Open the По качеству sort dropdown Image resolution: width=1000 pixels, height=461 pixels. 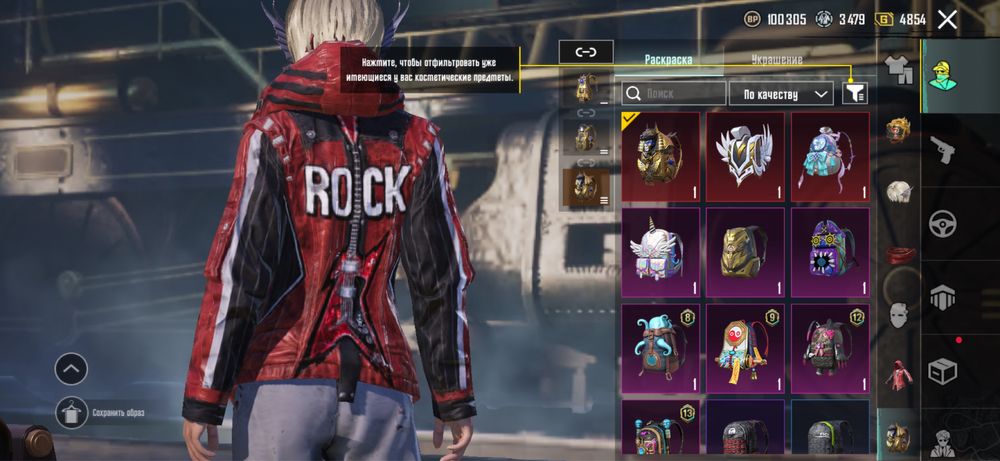(781, 94)
